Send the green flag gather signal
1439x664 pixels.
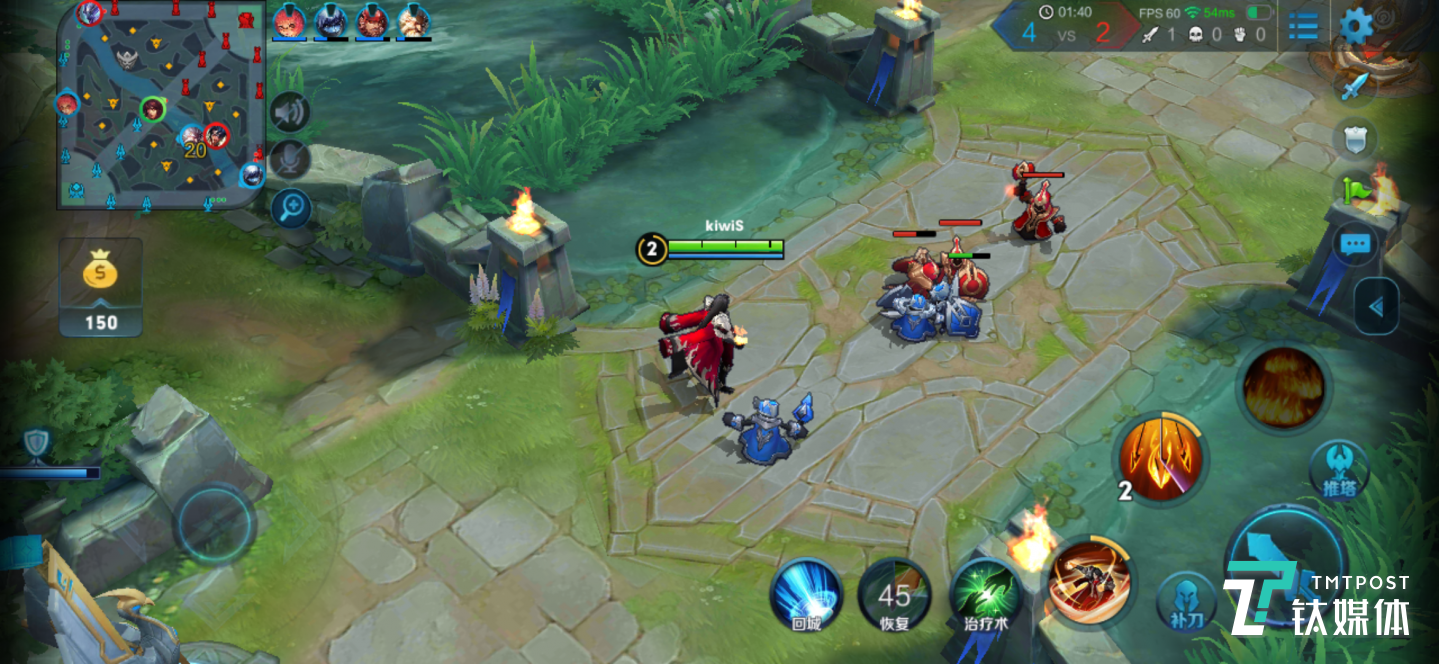coord(1353,189)
